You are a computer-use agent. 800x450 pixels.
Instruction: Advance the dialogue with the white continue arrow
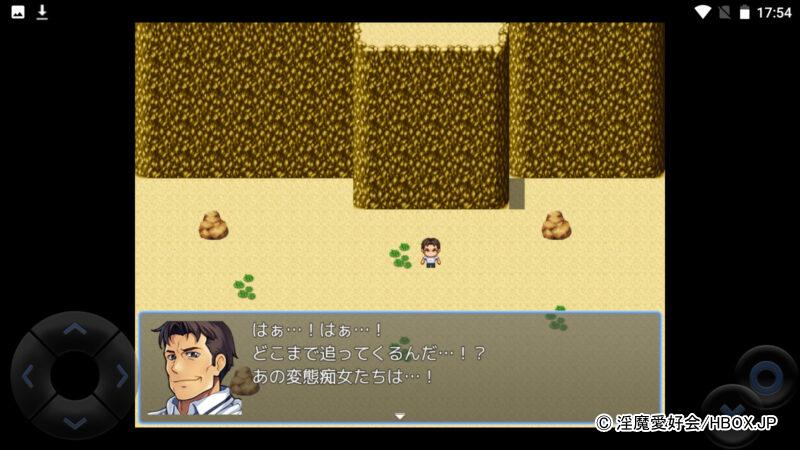click(400, 416)
